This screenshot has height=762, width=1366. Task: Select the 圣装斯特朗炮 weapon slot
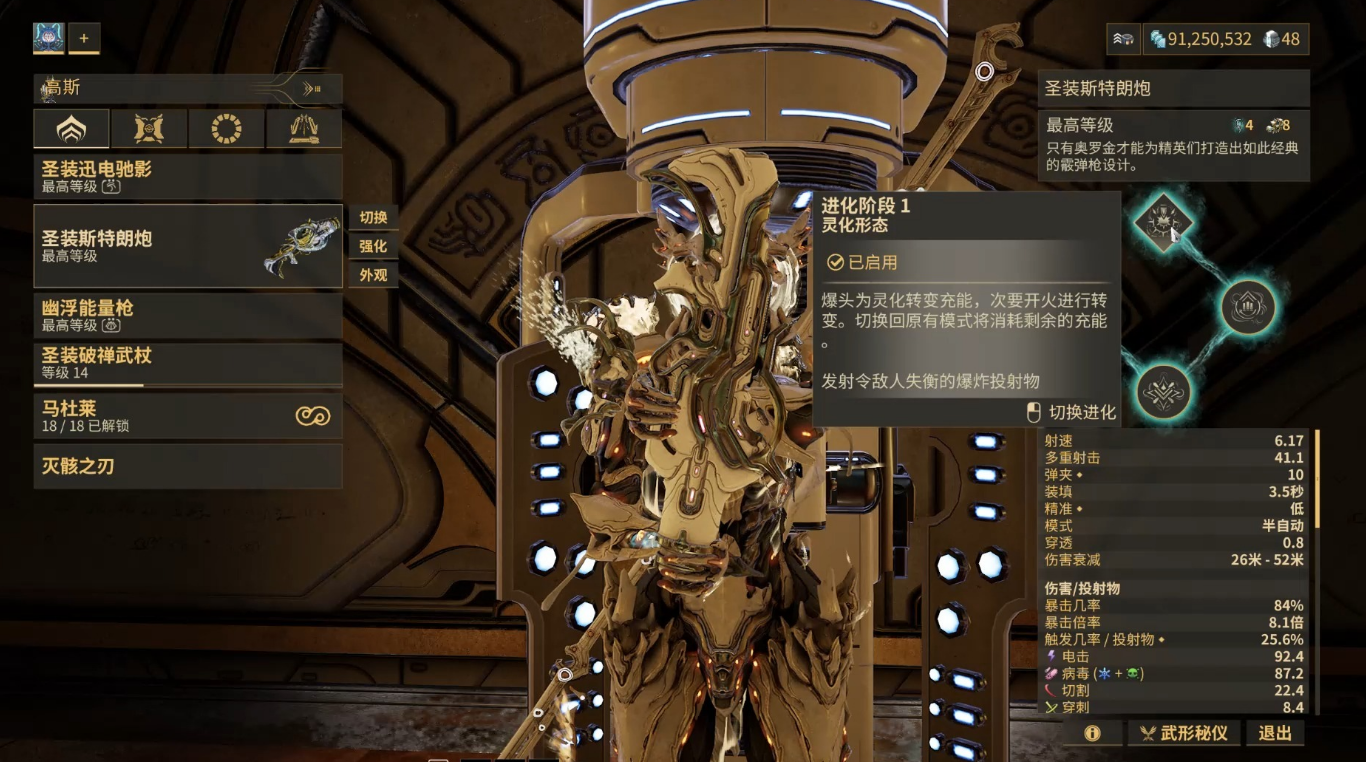tap(188, 246)
